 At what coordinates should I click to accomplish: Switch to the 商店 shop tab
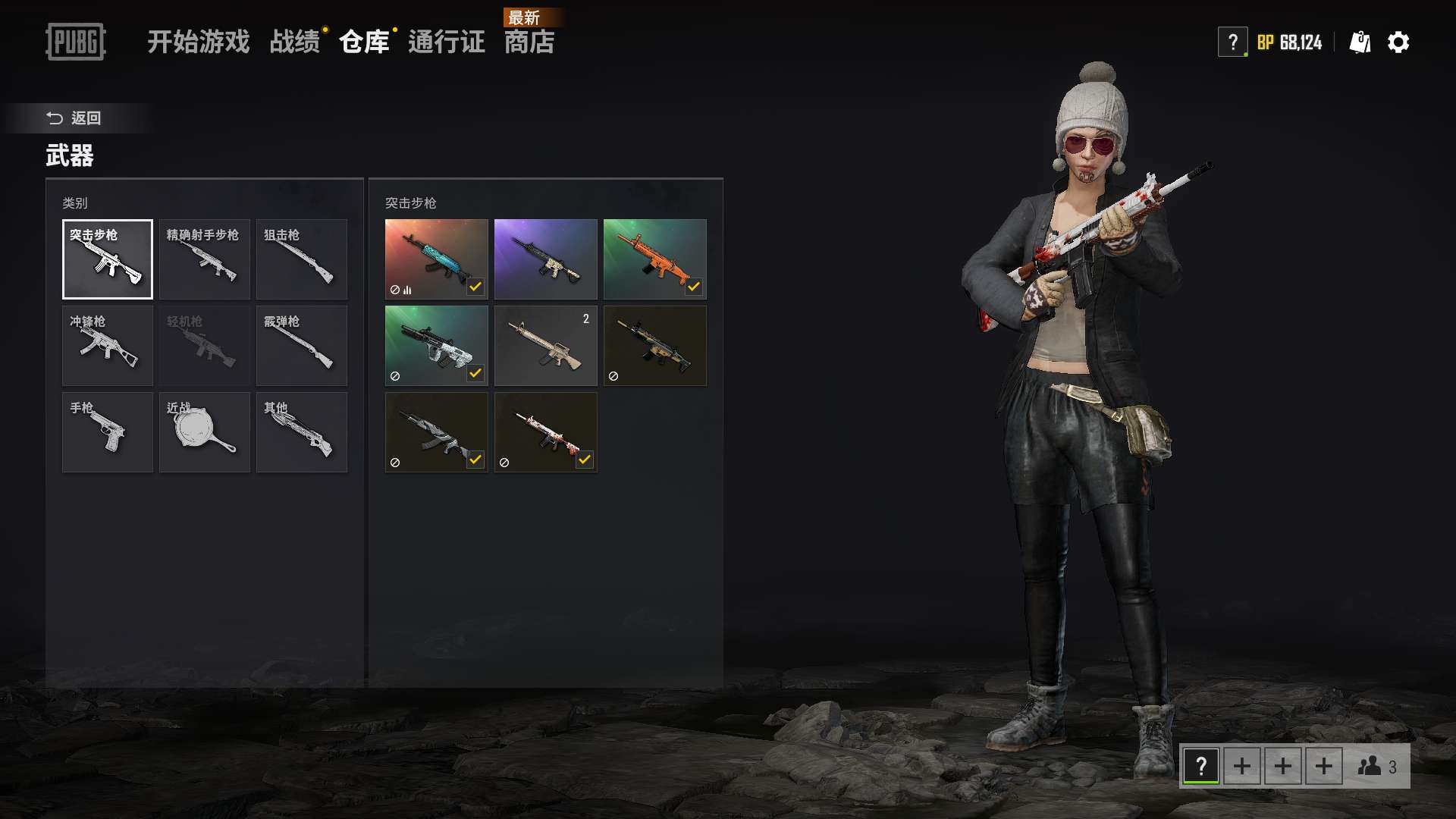(531, 43)
